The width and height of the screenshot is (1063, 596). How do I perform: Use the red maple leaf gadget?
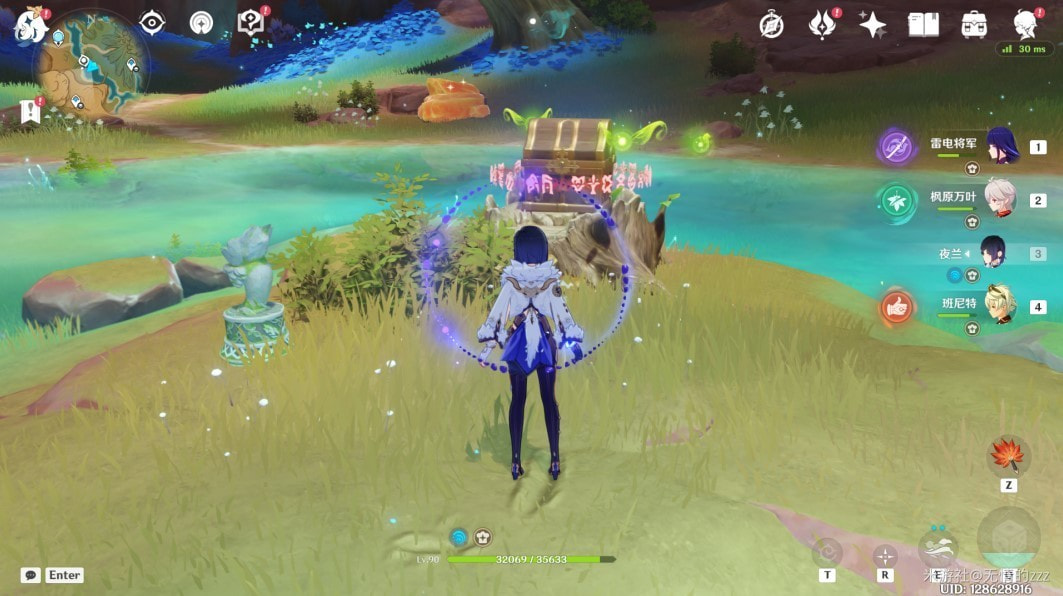tap(1008, 455)
